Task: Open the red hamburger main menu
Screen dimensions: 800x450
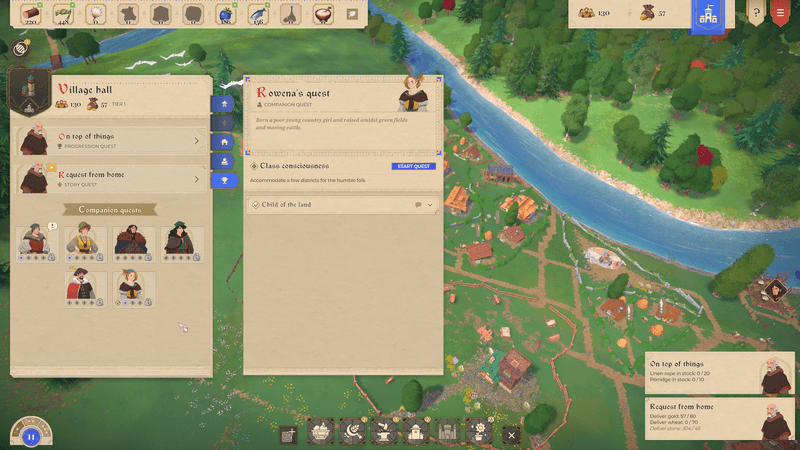Action: click(x=781, y=15)
